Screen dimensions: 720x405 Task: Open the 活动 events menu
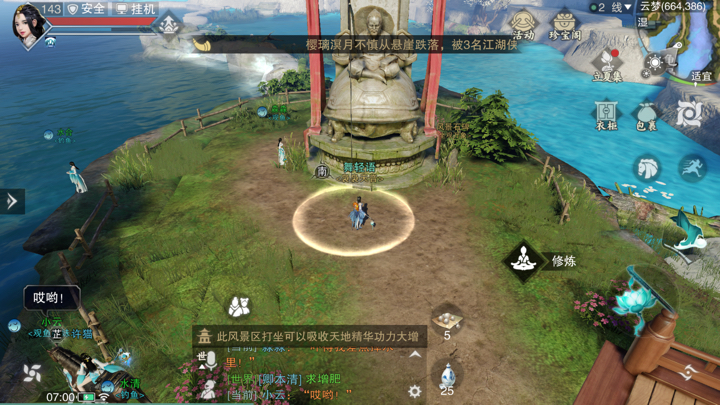[x=523, y=24]
